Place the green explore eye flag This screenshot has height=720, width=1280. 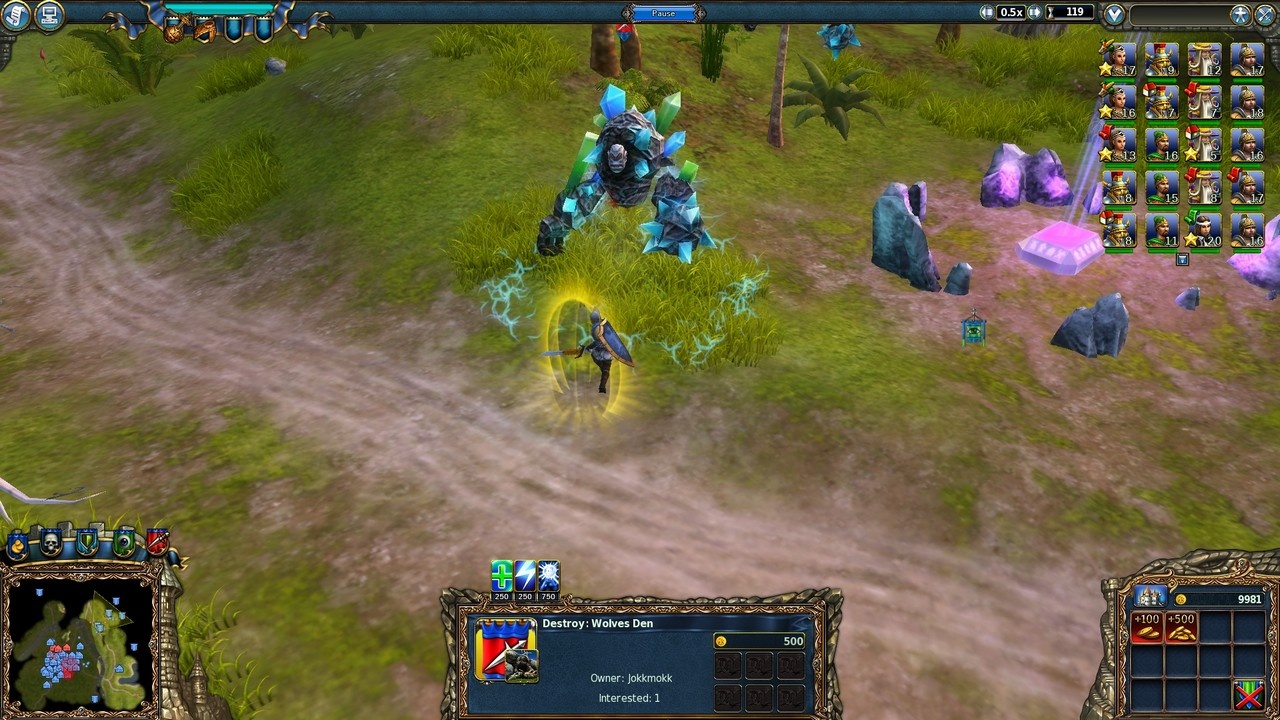[x=124, y=540]
